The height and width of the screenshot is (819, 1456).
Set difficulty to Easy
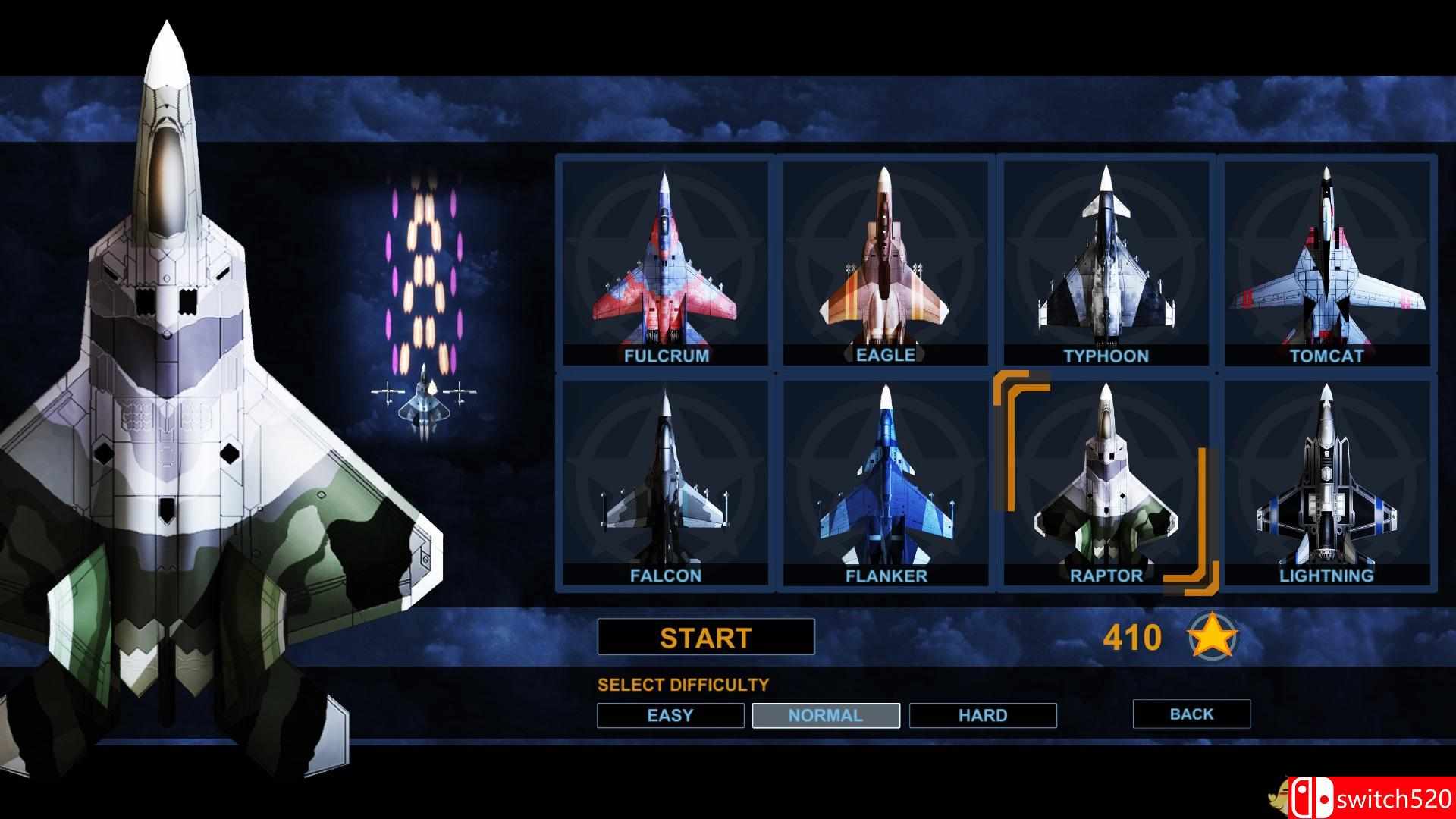(670, 715)
